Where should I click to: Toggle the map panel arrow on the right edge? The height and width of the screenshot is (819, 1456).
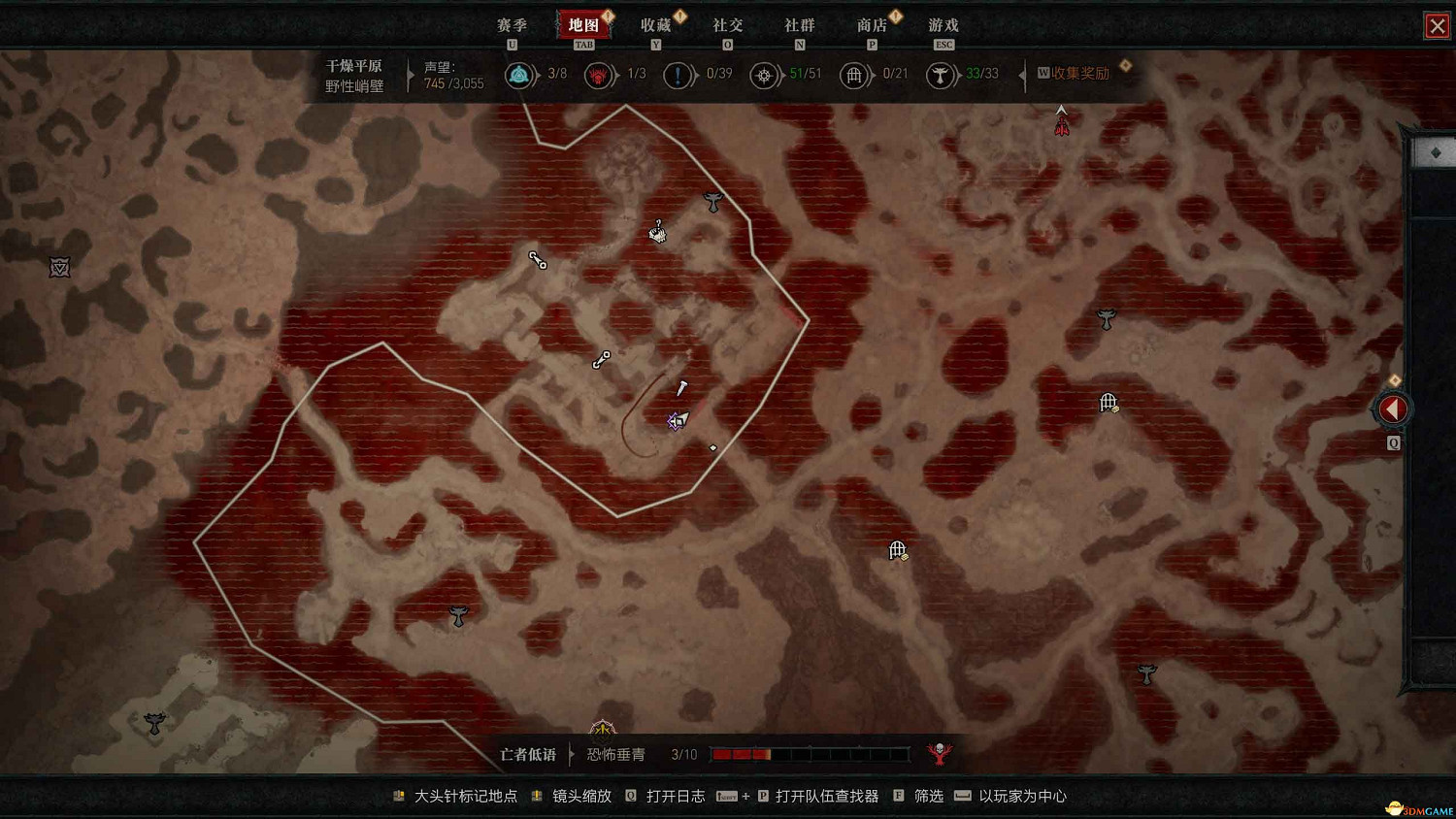(x=1393, y=409)
